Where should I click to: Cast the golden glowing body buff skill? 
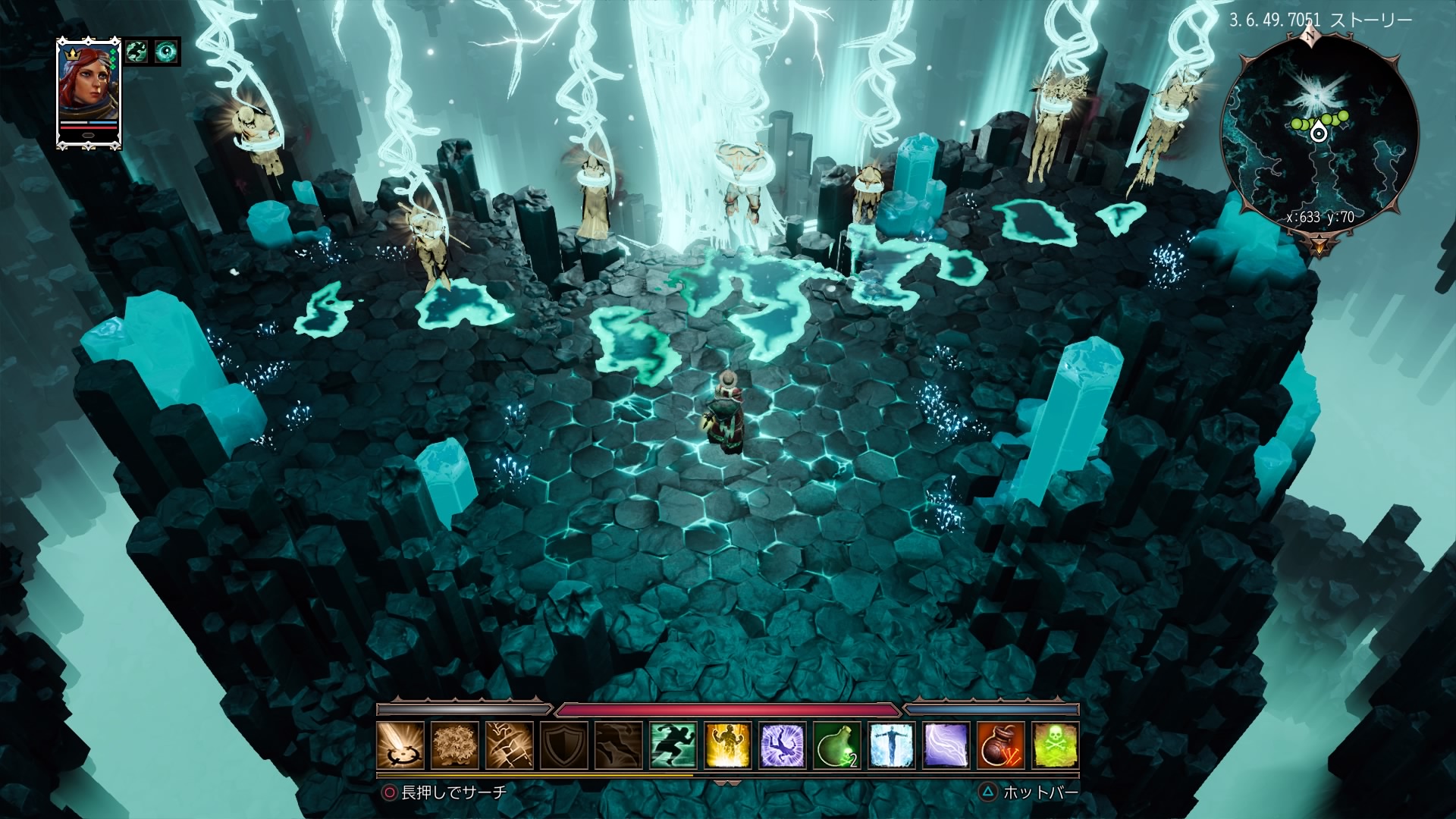click(728, 745)
